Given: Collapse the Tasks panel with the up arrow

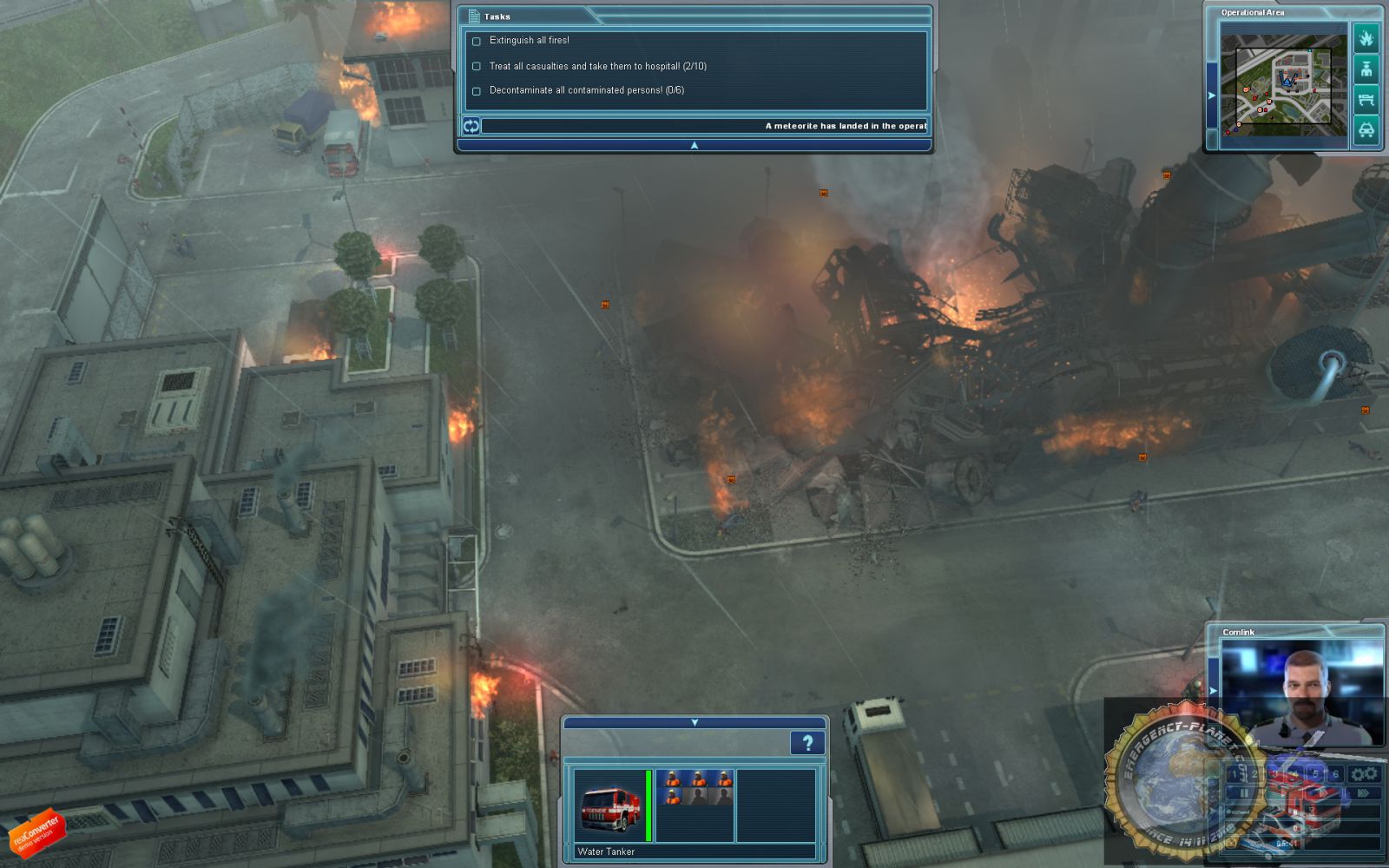Looking at the screenshot, I should tap(694, 145).
